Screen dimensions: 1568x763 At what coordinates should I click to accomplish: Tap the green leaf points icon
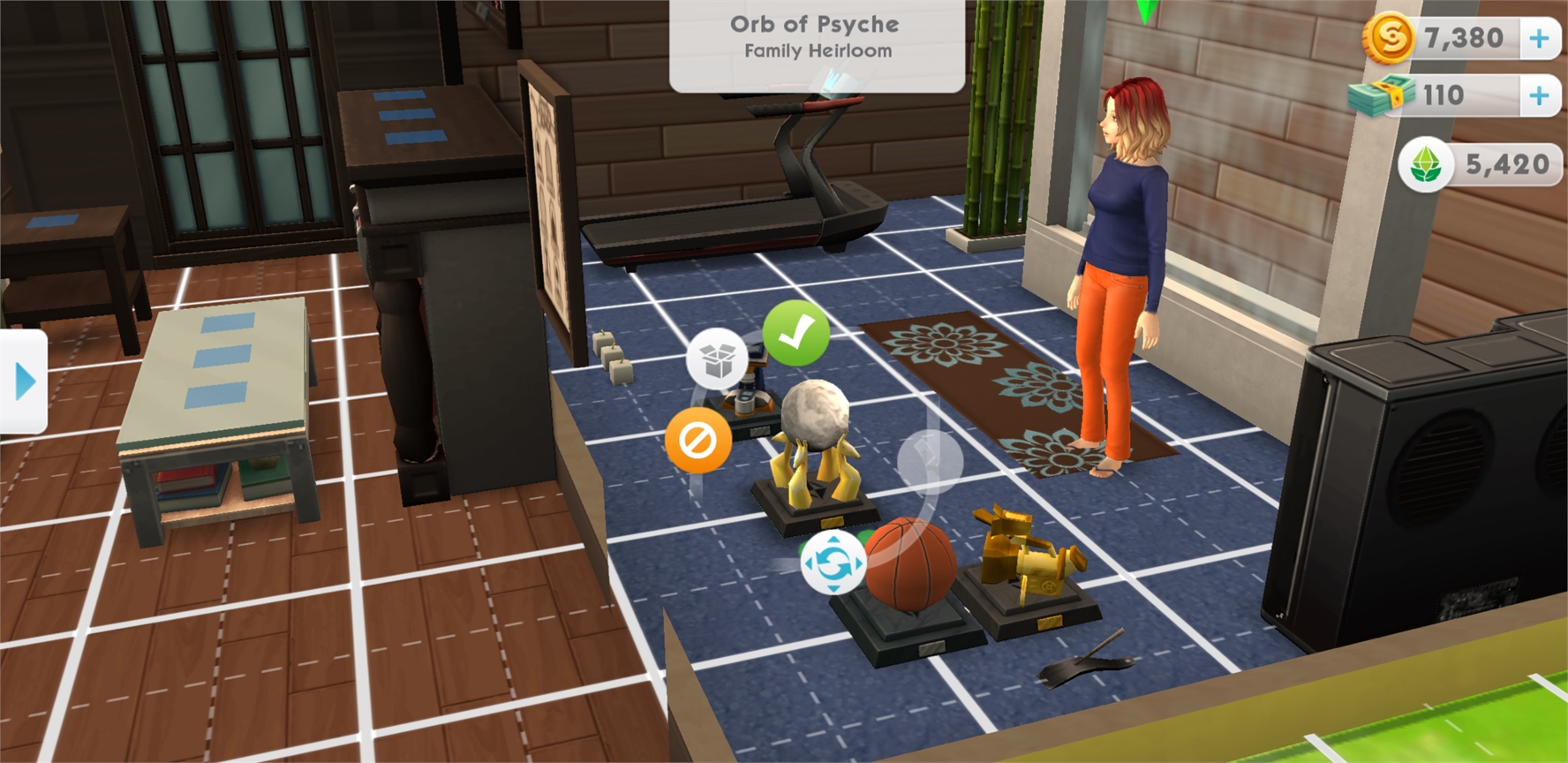(1426, 164)
